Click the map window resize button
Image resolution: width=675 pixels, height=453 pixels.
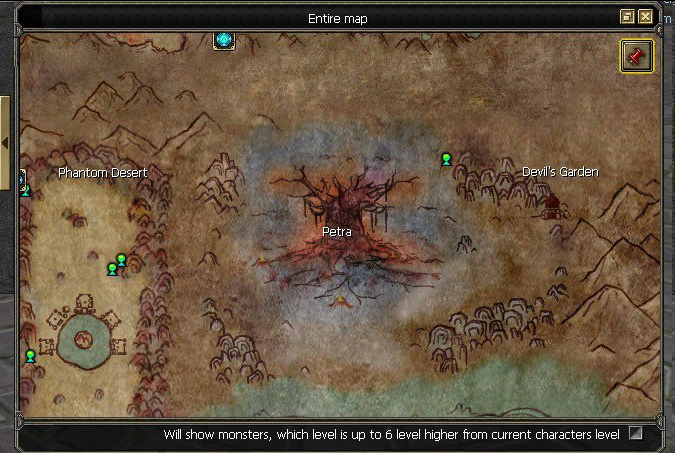pos(627,17)
